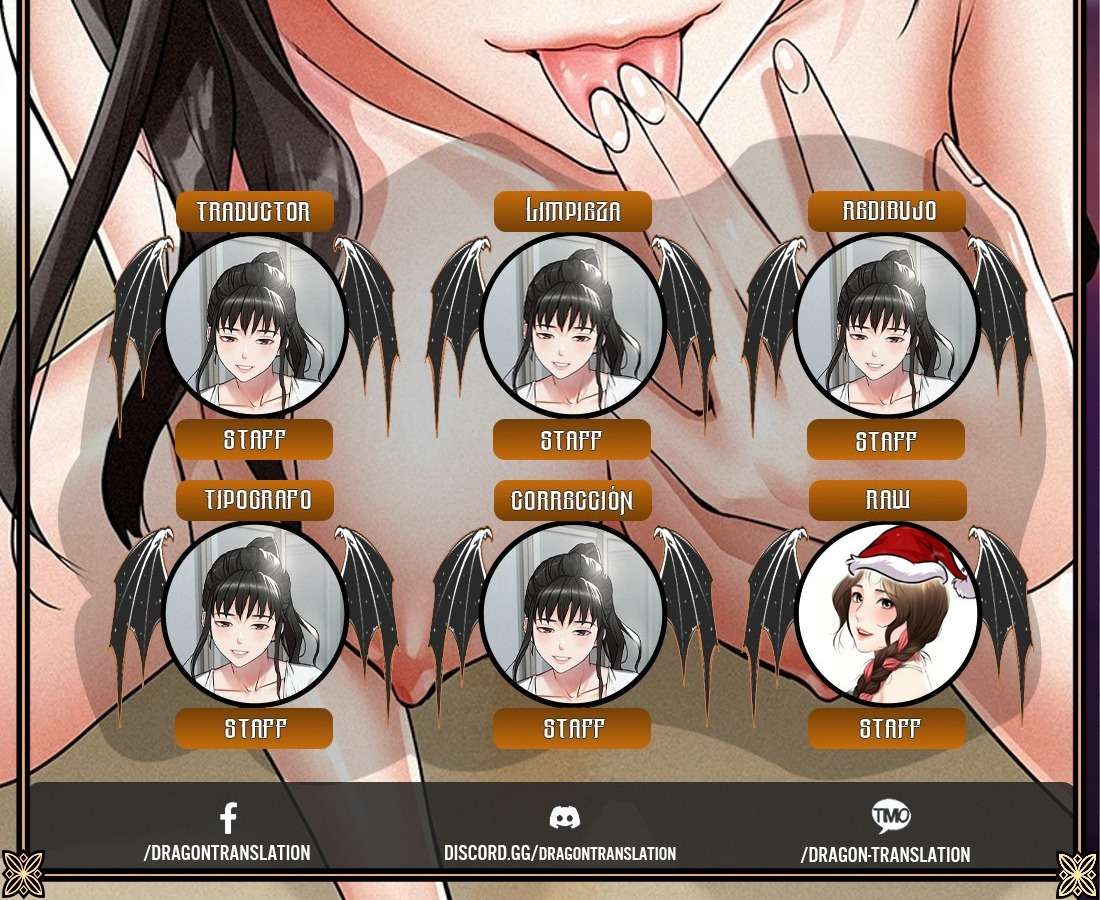Select the Limpieza role label
Screen dimensions: 1100x900
(572, 211)
